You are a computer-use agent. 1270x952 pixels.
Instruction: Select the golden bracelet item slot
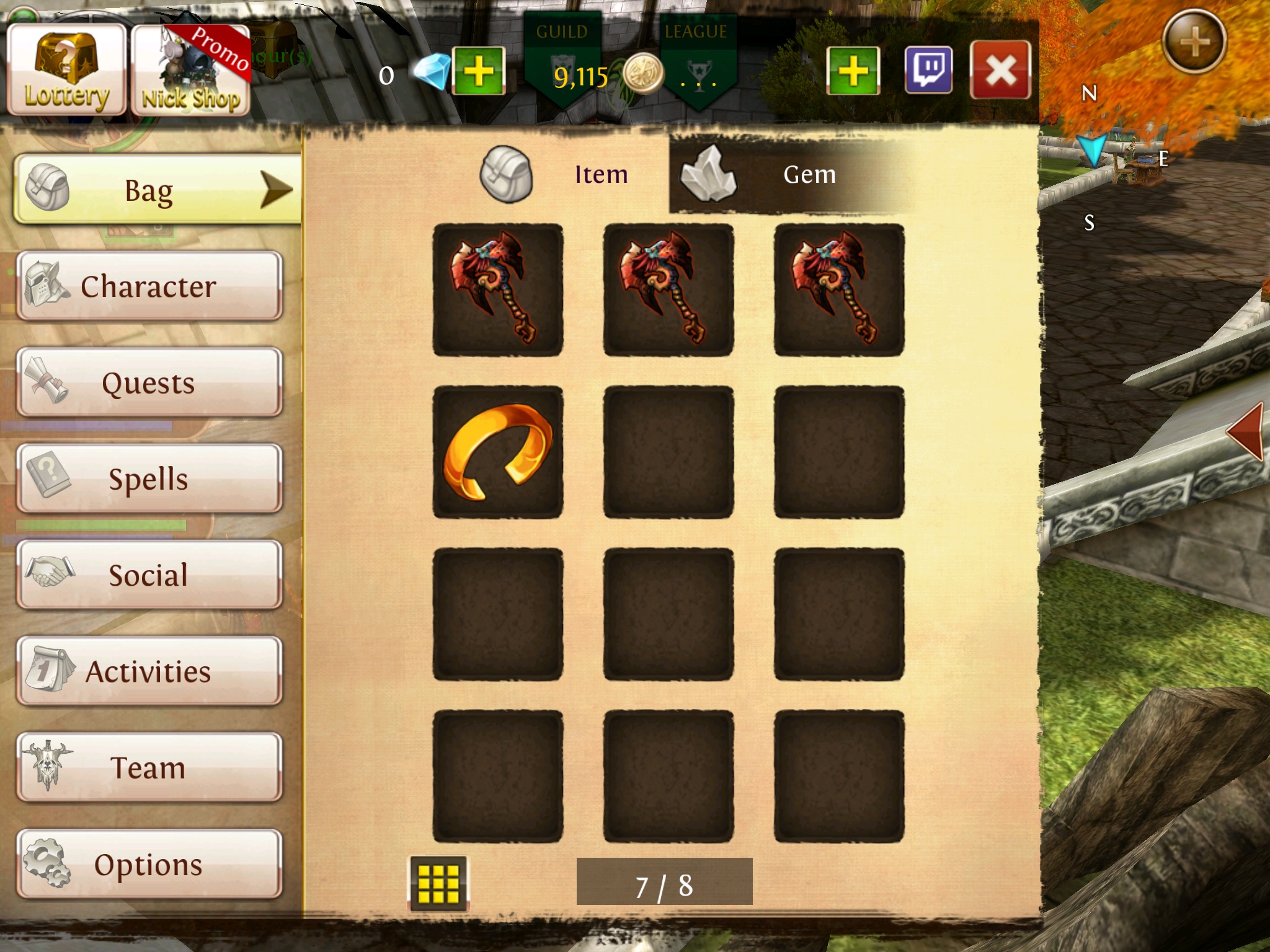click(498, 452)
